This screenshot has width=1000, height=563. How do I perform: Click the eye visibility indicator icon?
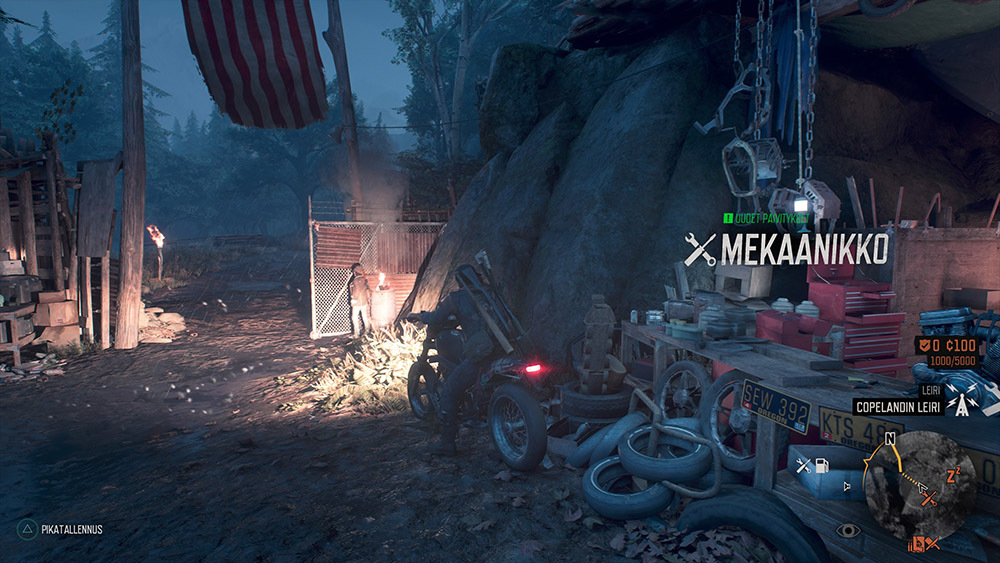(848, 530)
